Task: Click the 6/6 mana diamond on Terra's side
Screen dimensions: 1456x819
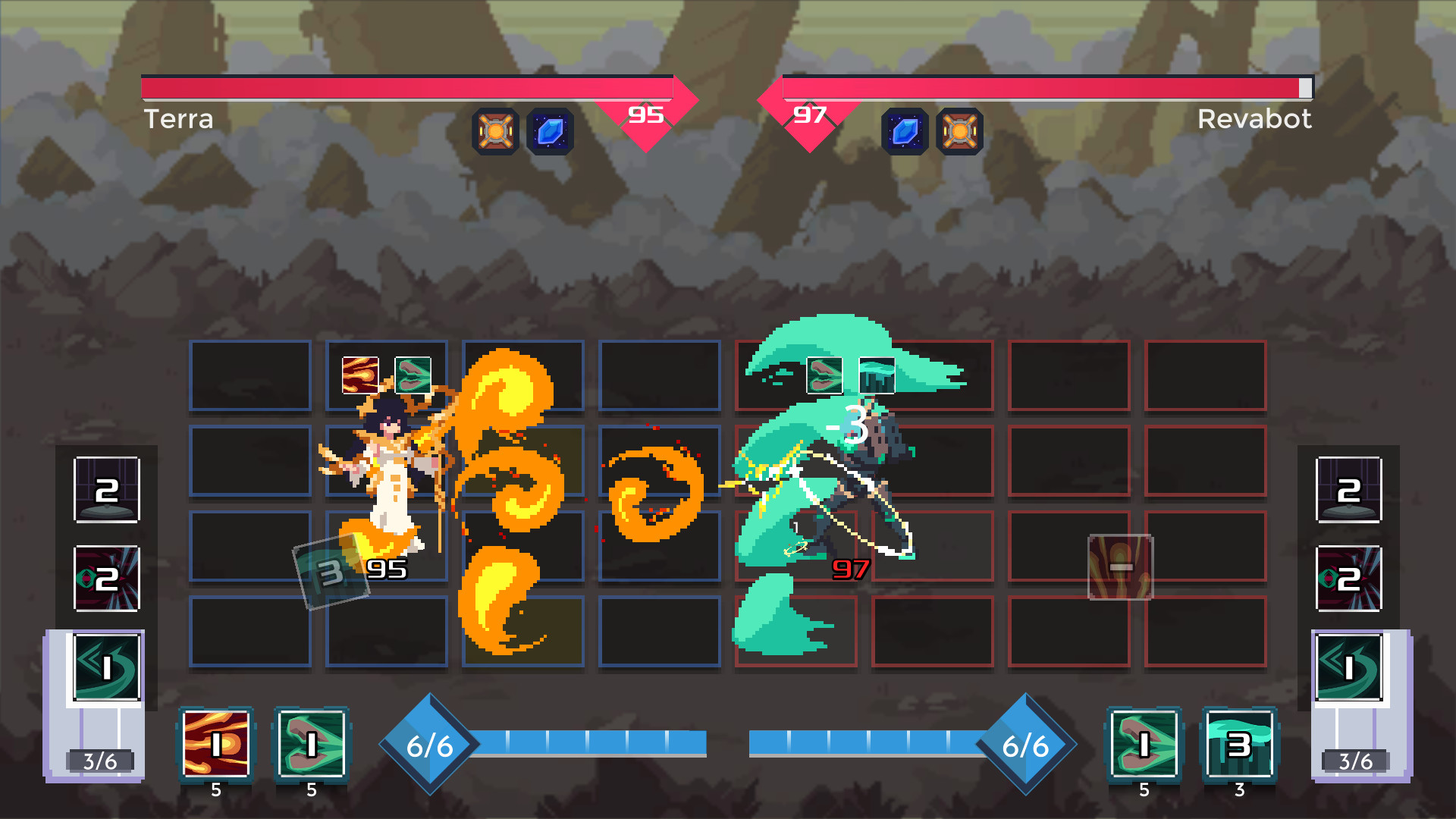Action: click(x=431, y=745)
